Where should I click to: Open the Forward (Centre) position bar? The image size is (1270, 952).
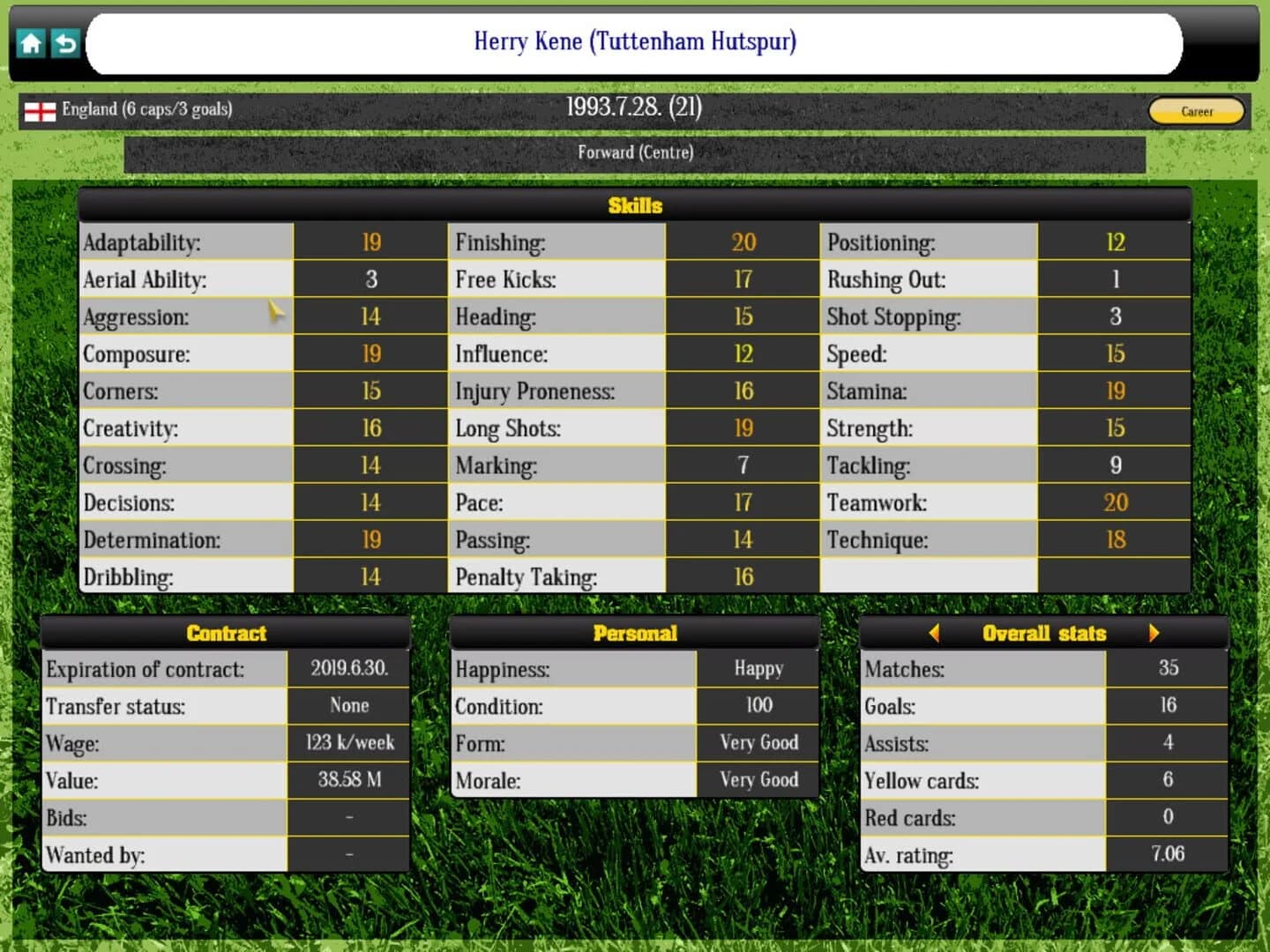[x=634, y=152]
